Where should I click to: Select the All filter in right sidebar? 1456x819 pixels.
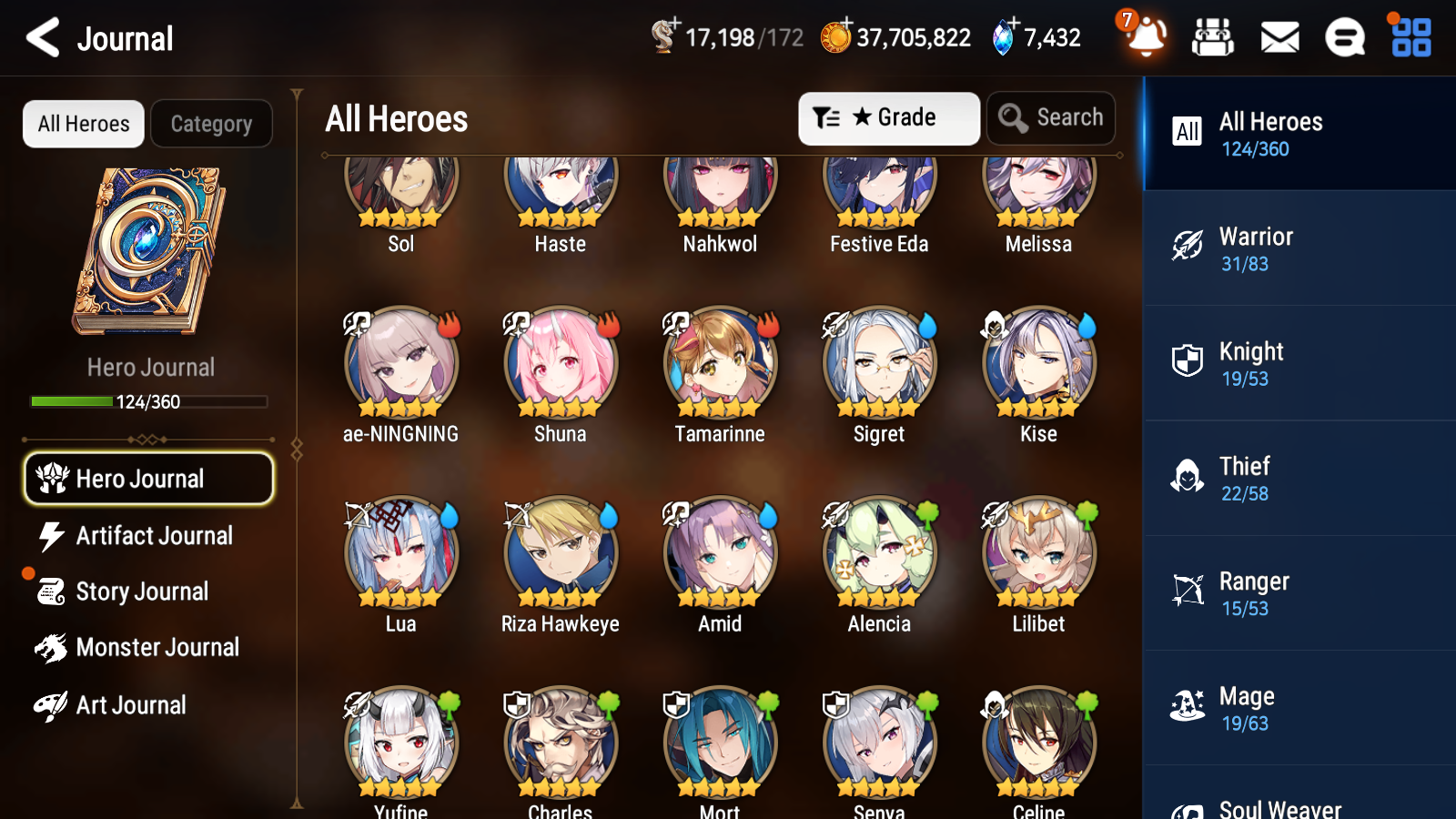(1187, 132)
